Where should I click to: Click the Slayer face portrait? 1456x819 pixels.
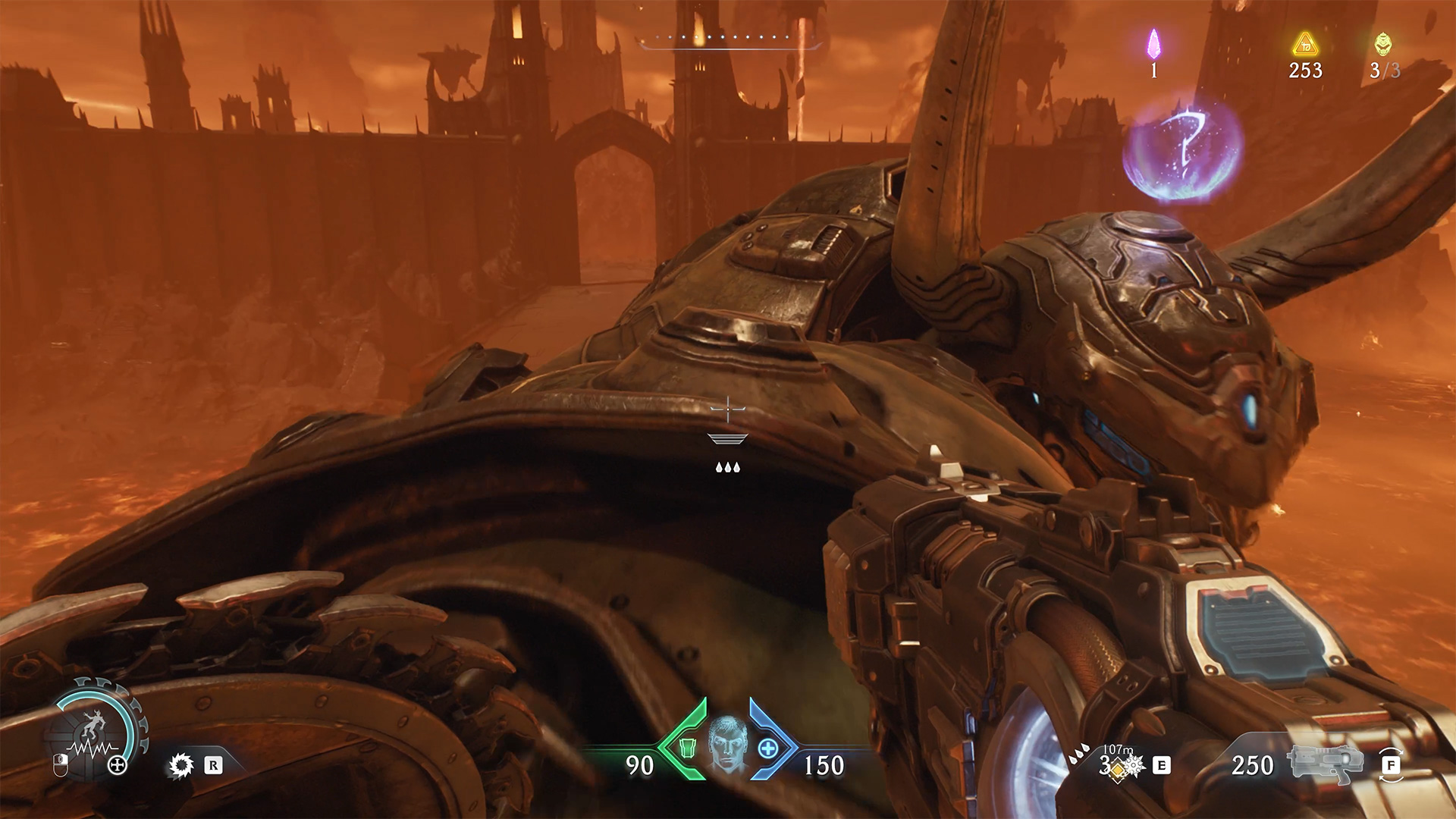(x=727, y=745)
